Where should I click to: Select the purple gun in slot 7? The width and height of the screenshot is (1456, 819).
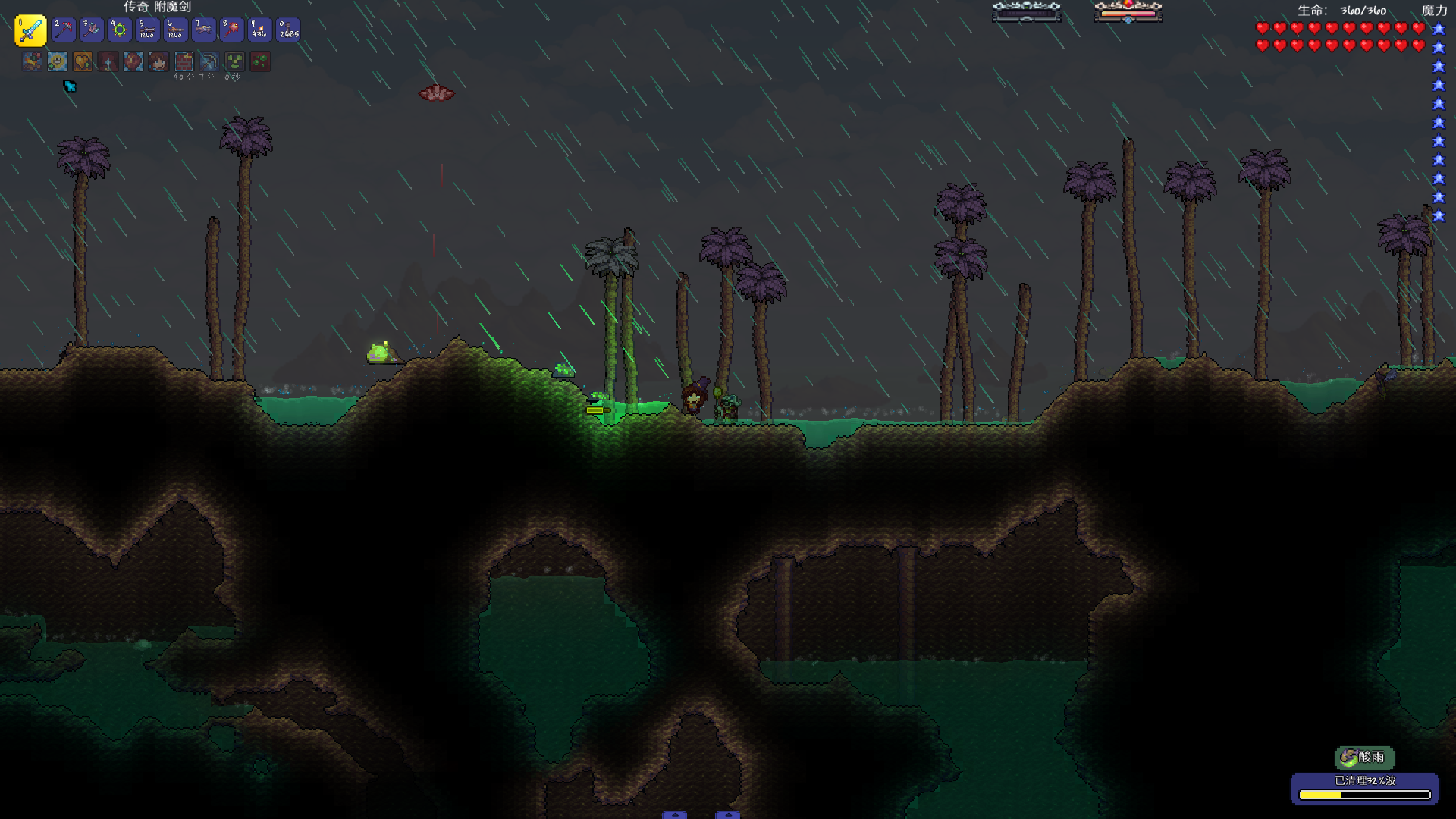[x=203, y=30]
